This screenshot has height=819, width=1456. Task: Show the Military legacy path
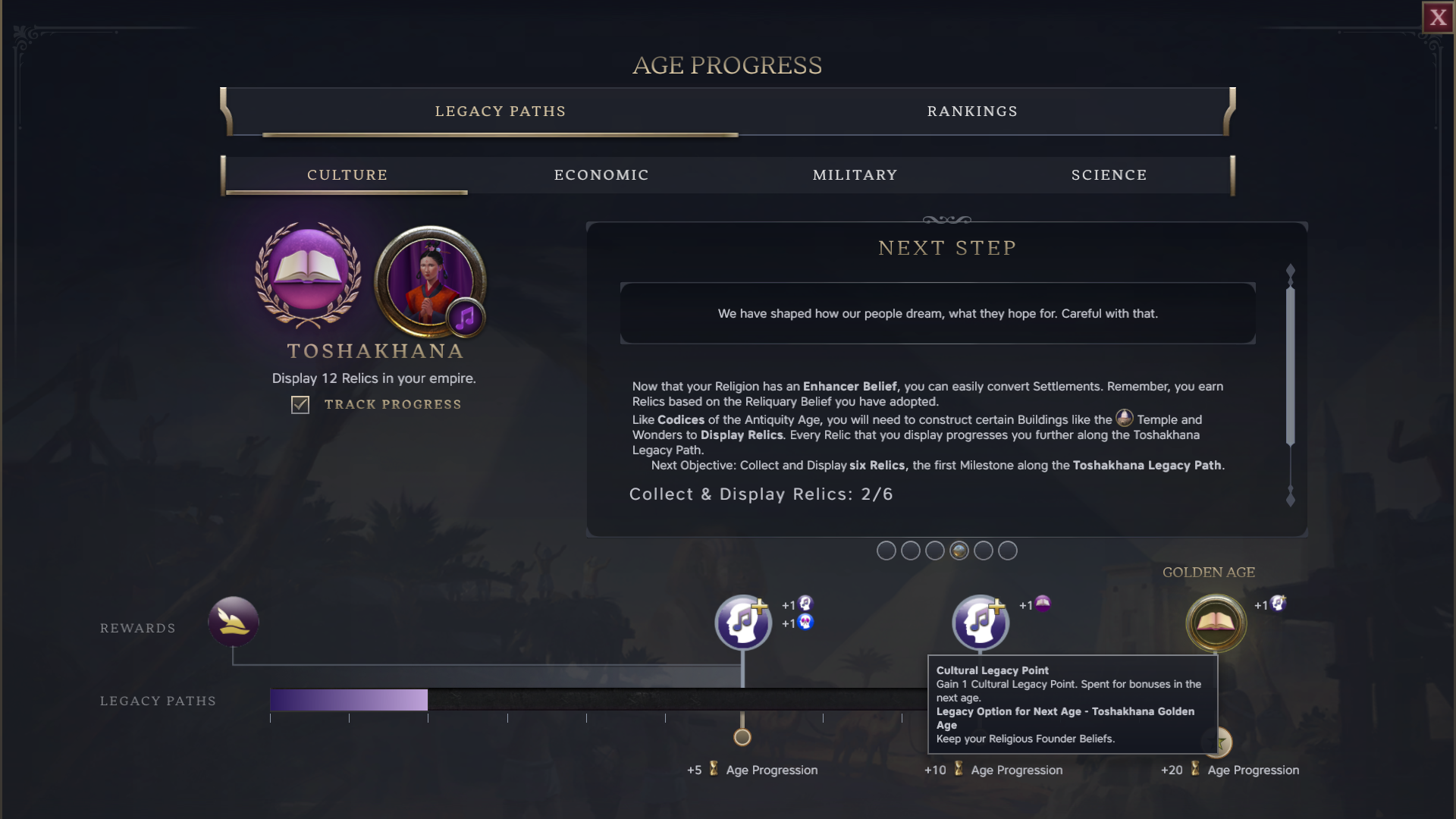tap(855, 175)
